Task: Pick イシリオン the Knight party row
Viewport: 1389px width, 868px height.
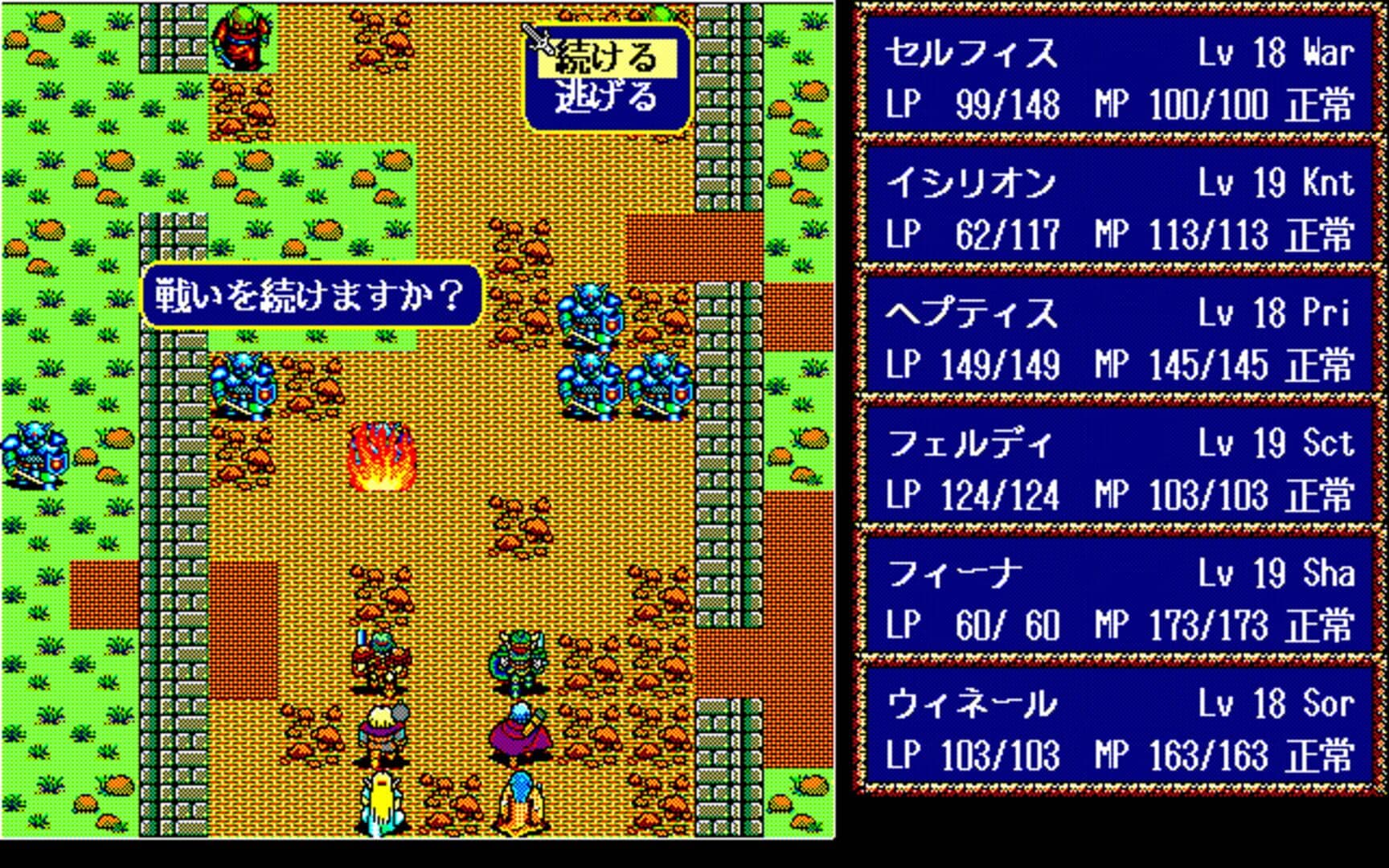Action: click(x=1119, y=209)
